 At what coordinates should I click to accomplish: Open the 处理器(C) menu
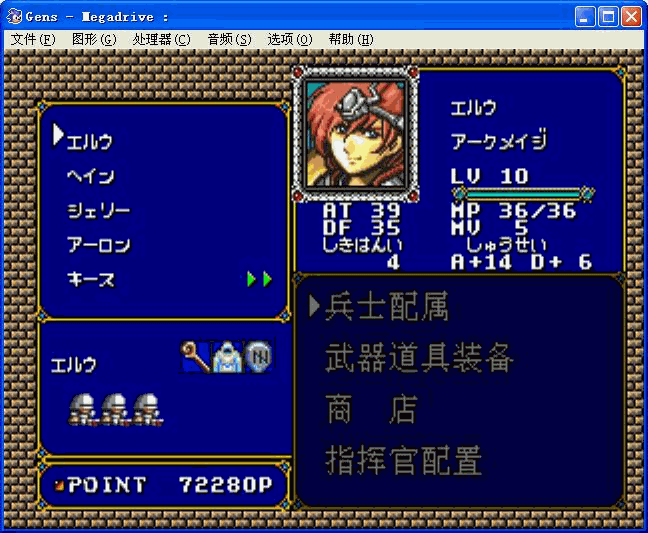tap(161, 39)
